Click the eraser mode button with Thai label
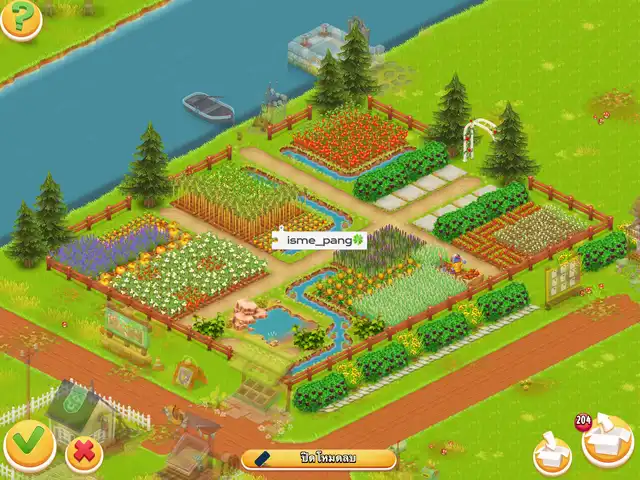The image size is (640, 480). tap(319, 459)
